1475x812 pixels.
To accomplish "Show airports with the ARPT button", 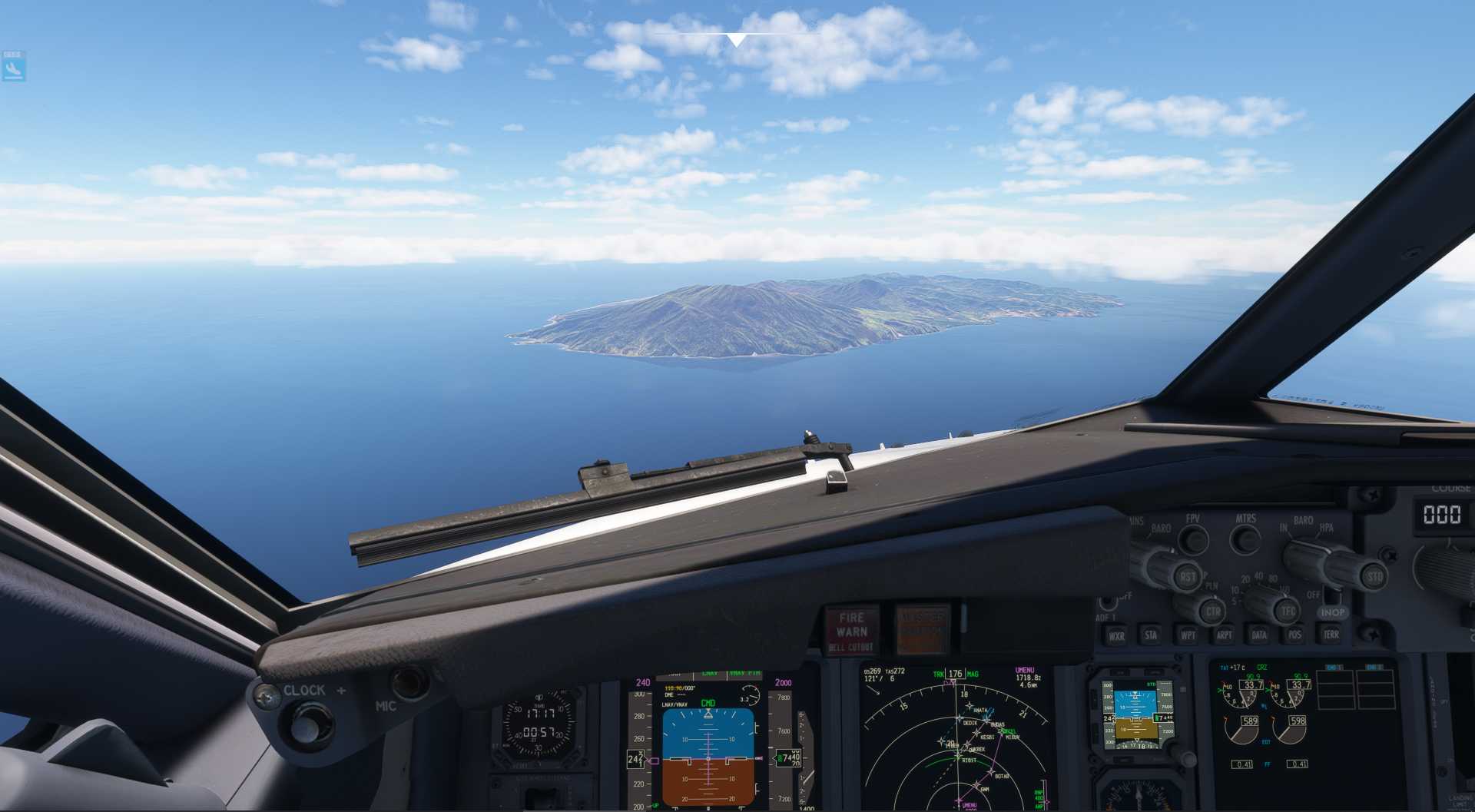I will [1224, 635].
